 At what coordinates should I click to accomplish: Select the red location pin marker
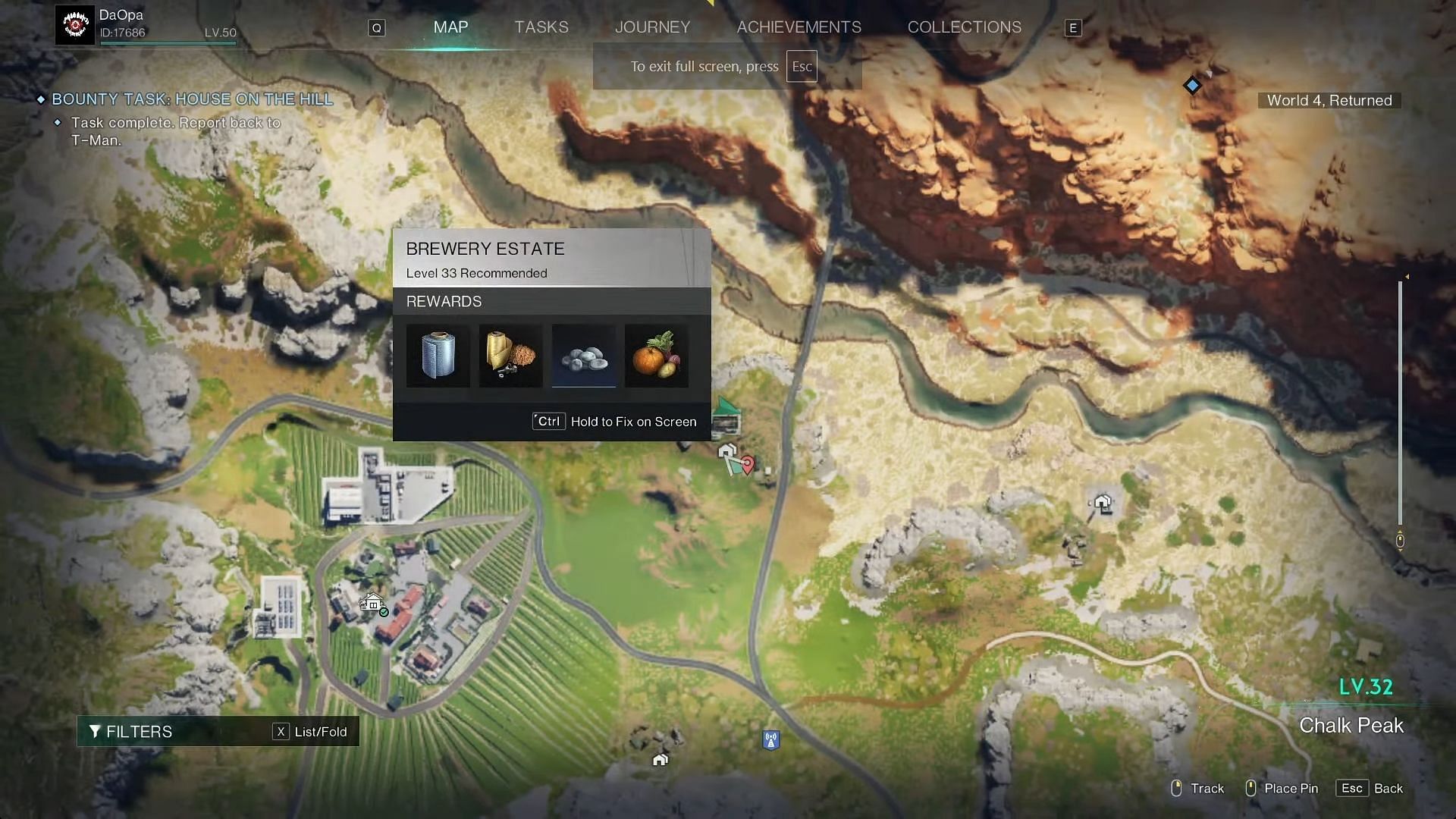[x=748, y=463]
